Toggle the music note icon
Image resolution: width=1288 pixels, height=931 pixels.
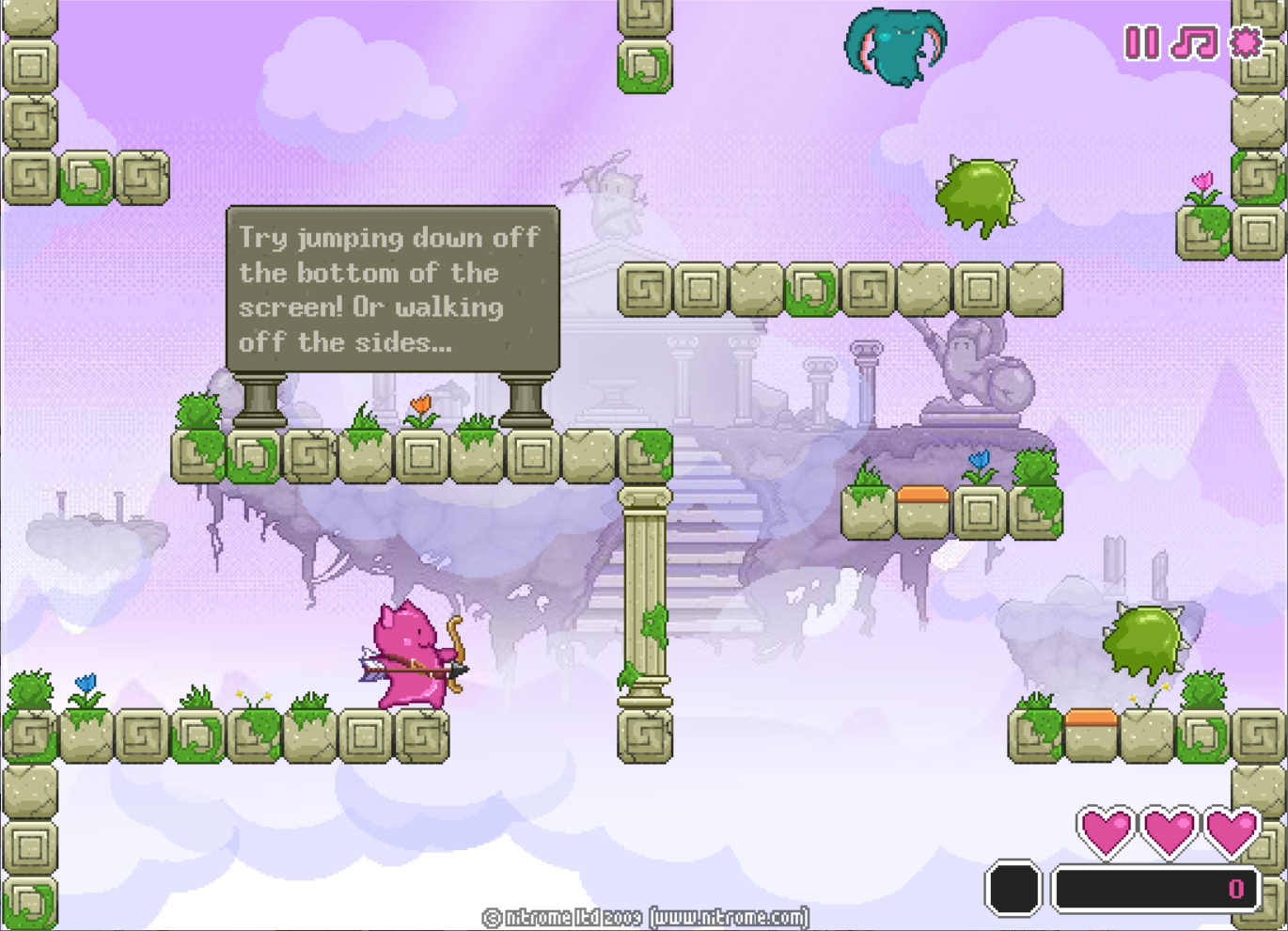tap(1194, 42)
